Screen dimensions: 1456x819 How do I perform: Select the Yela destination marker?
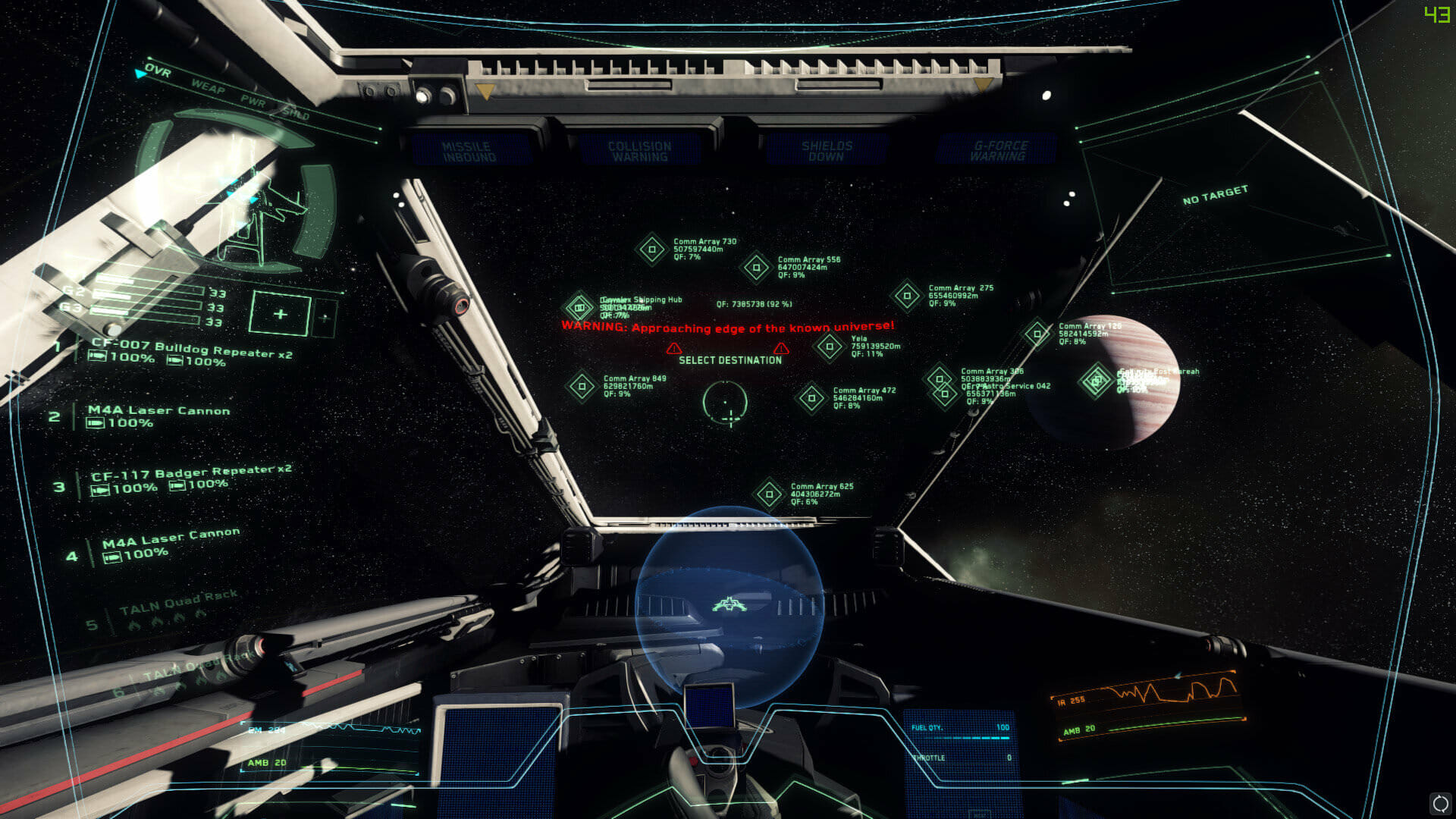point(829,347)
